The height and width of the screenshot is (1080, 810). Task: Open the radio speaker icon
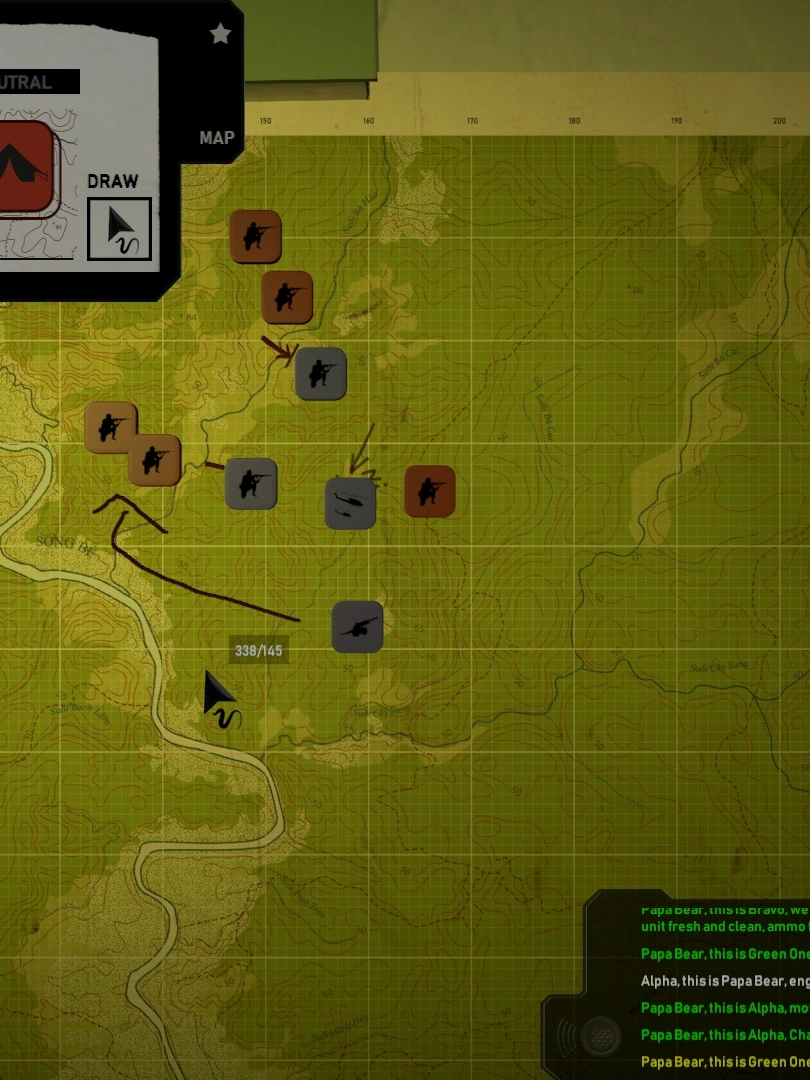point(600,1035)
